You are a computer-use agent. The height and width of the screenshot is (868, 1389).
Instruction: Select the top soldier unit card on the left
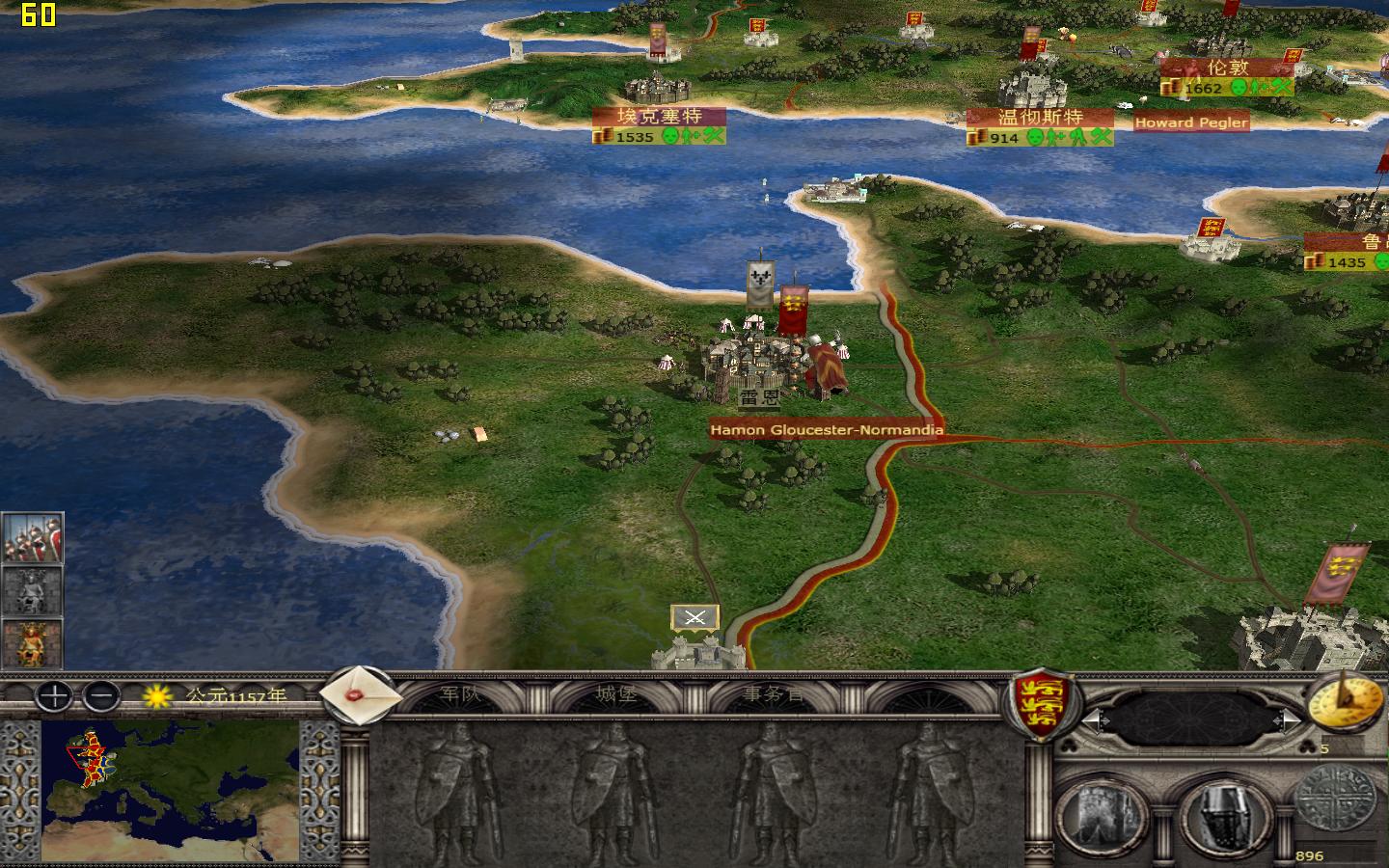pyautogui.click(x=34, y=535)
